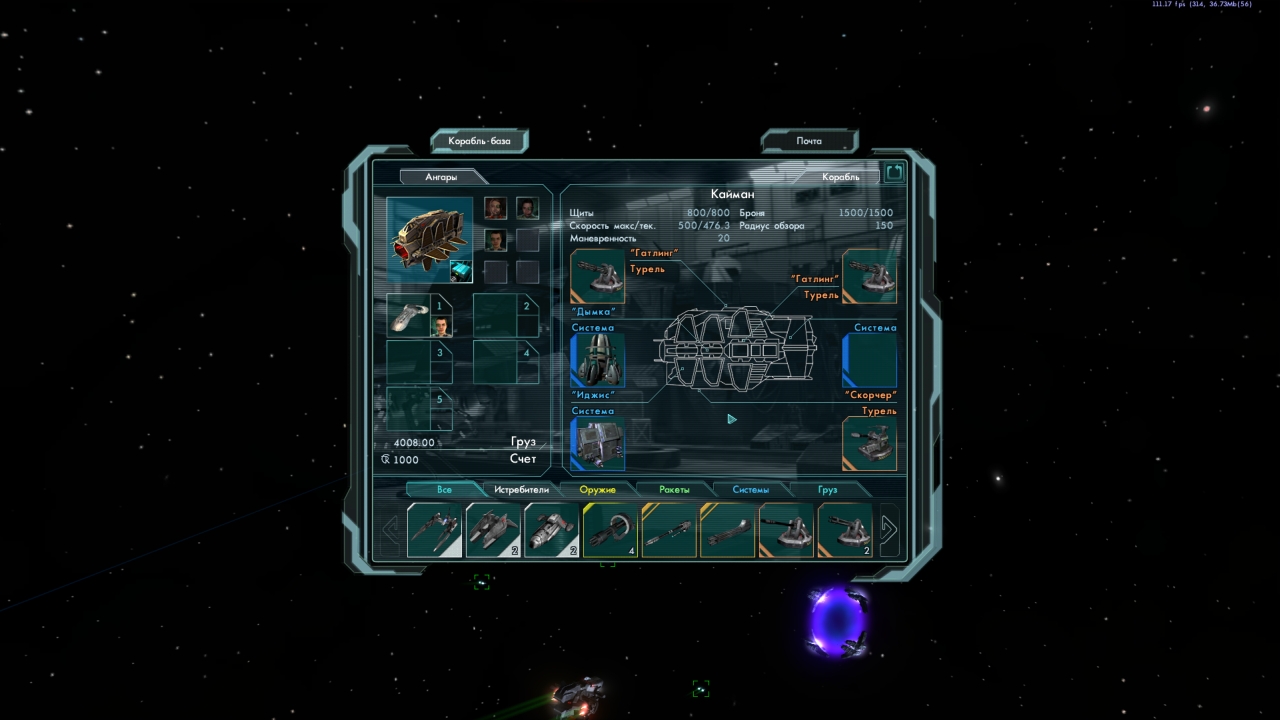
Task: Select the "Дымка" system slot
Action: (597, 361)
